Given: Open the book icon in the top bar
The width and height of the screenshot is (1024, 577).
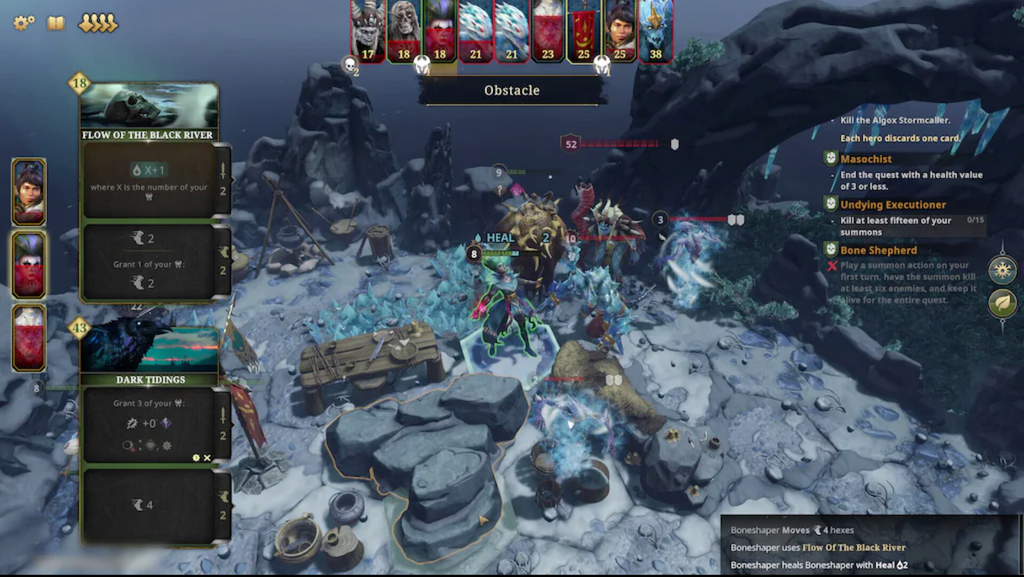Looking at the screenshot, I should point(56,22).
